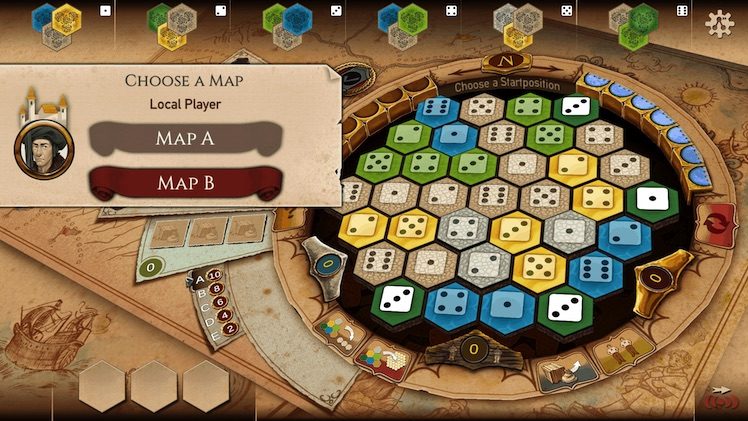The height and width of the screenshot is (421, 748).
Task: Tap the double arrow icon in the corner
Action: point(717,391)
